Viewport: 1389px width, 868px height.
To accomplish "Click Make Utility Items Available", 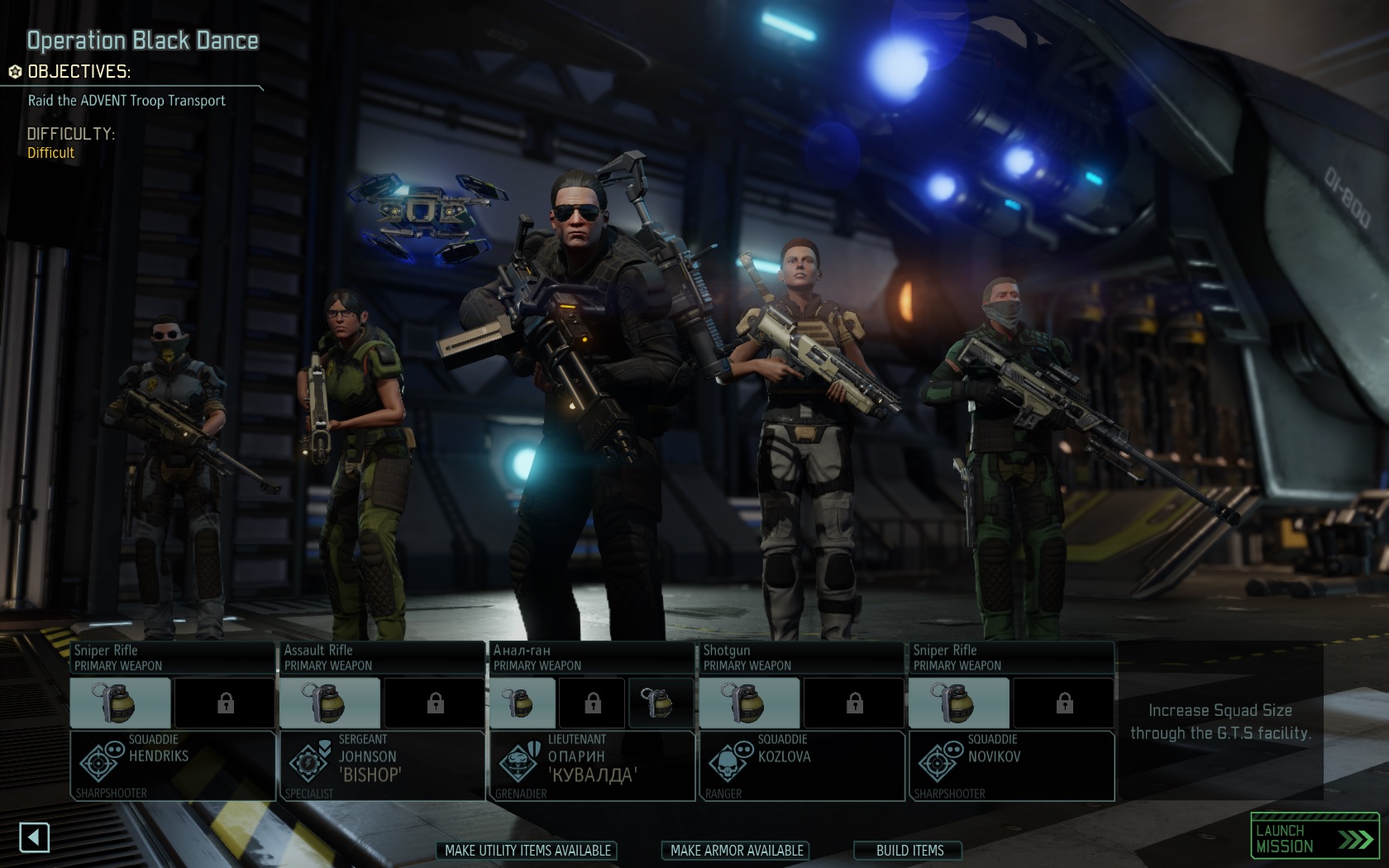I will pos(527,851).
